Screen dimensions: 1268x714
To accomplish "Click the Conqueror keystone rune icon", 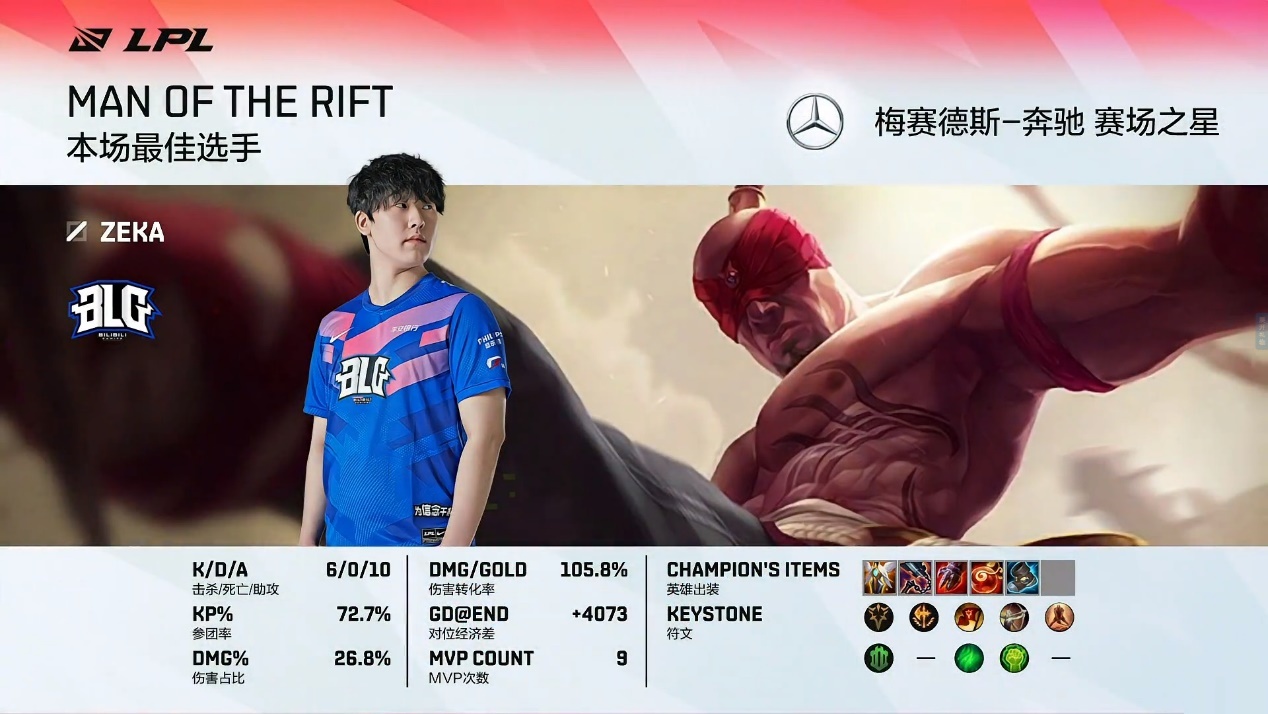I will 879,617.
